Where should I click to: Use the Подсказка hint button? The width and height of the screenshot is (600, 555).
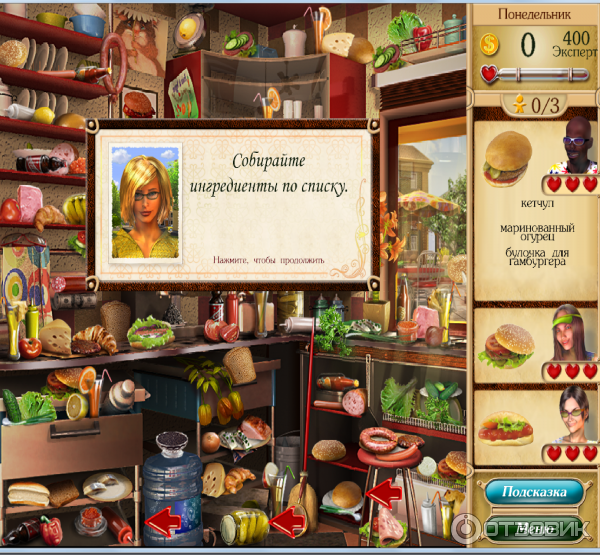coord(534,492)
